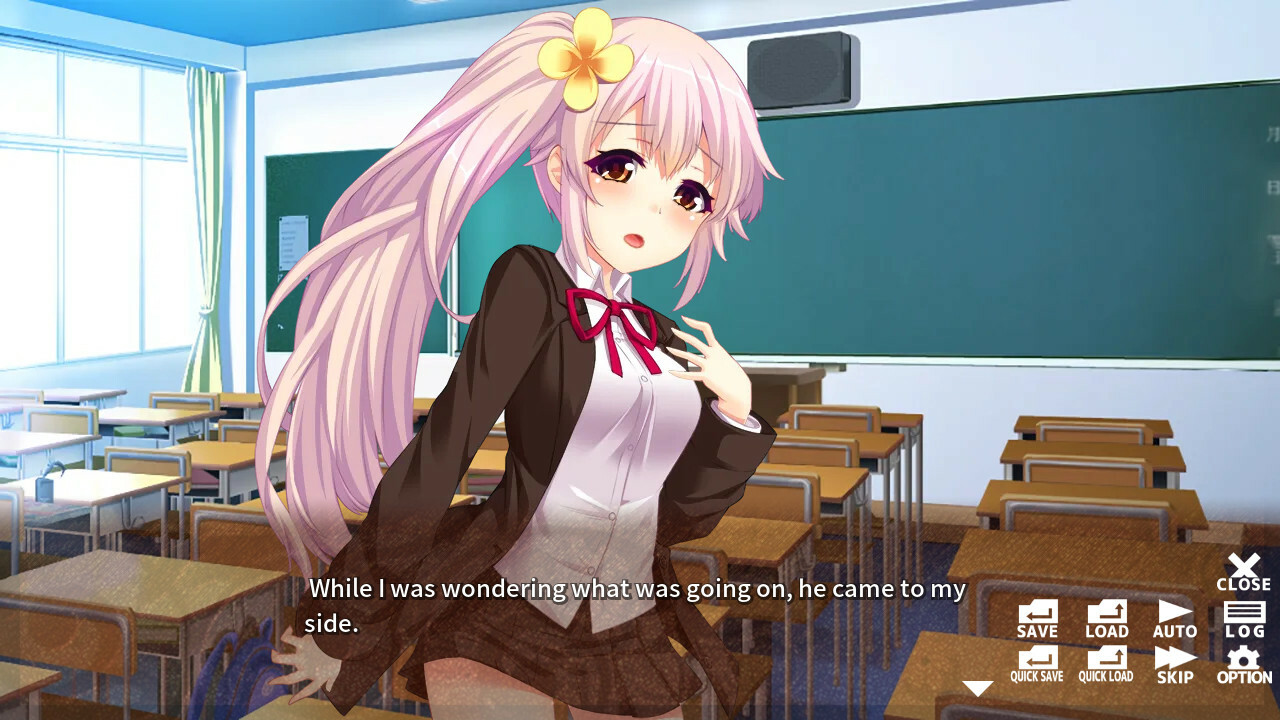
Task: Select OPTION from the quick menu
Action: (1243, 663)
